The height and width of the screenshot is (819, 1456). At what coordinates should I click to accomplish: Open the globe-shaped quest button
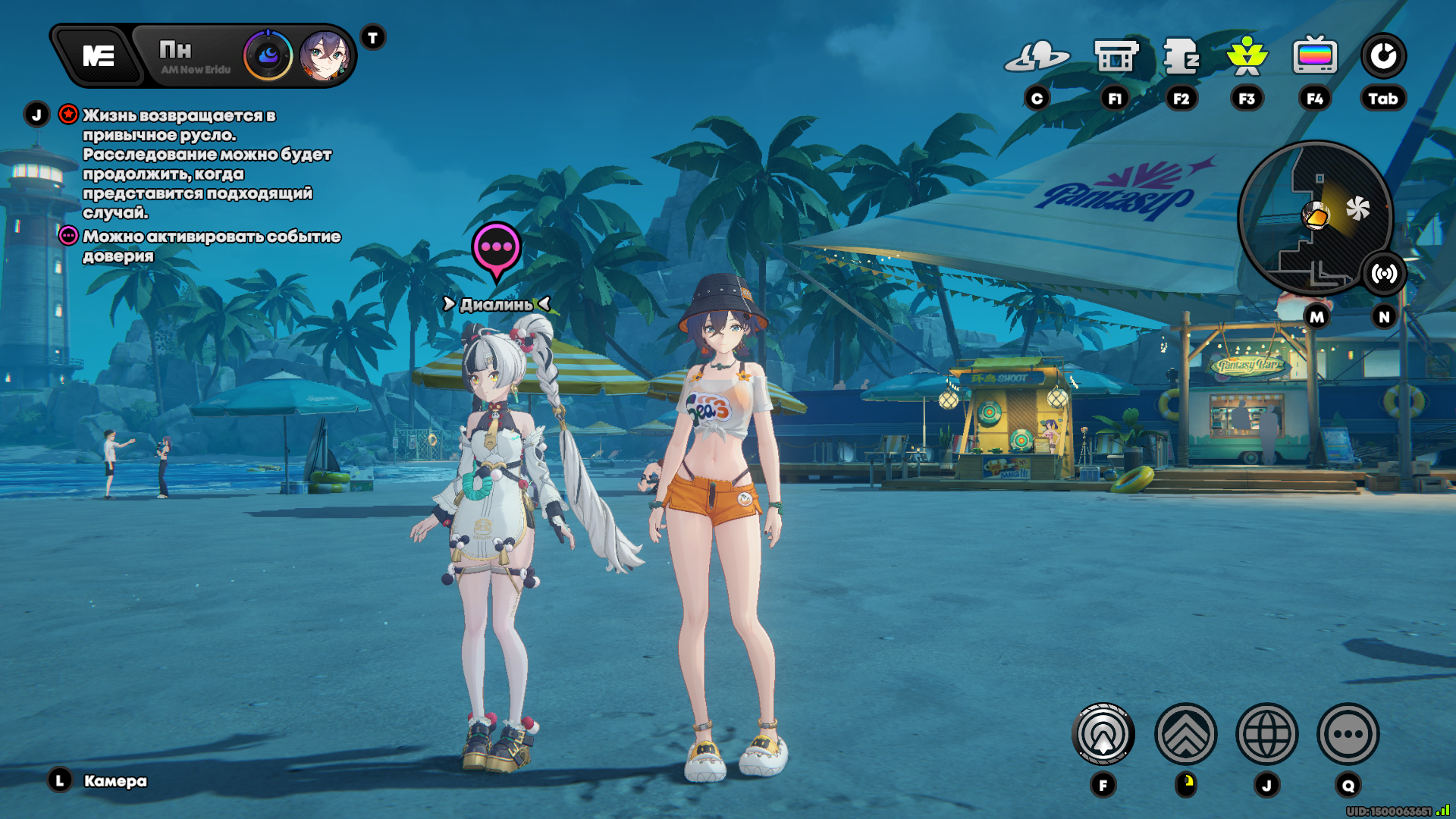tap(1266, 734)
